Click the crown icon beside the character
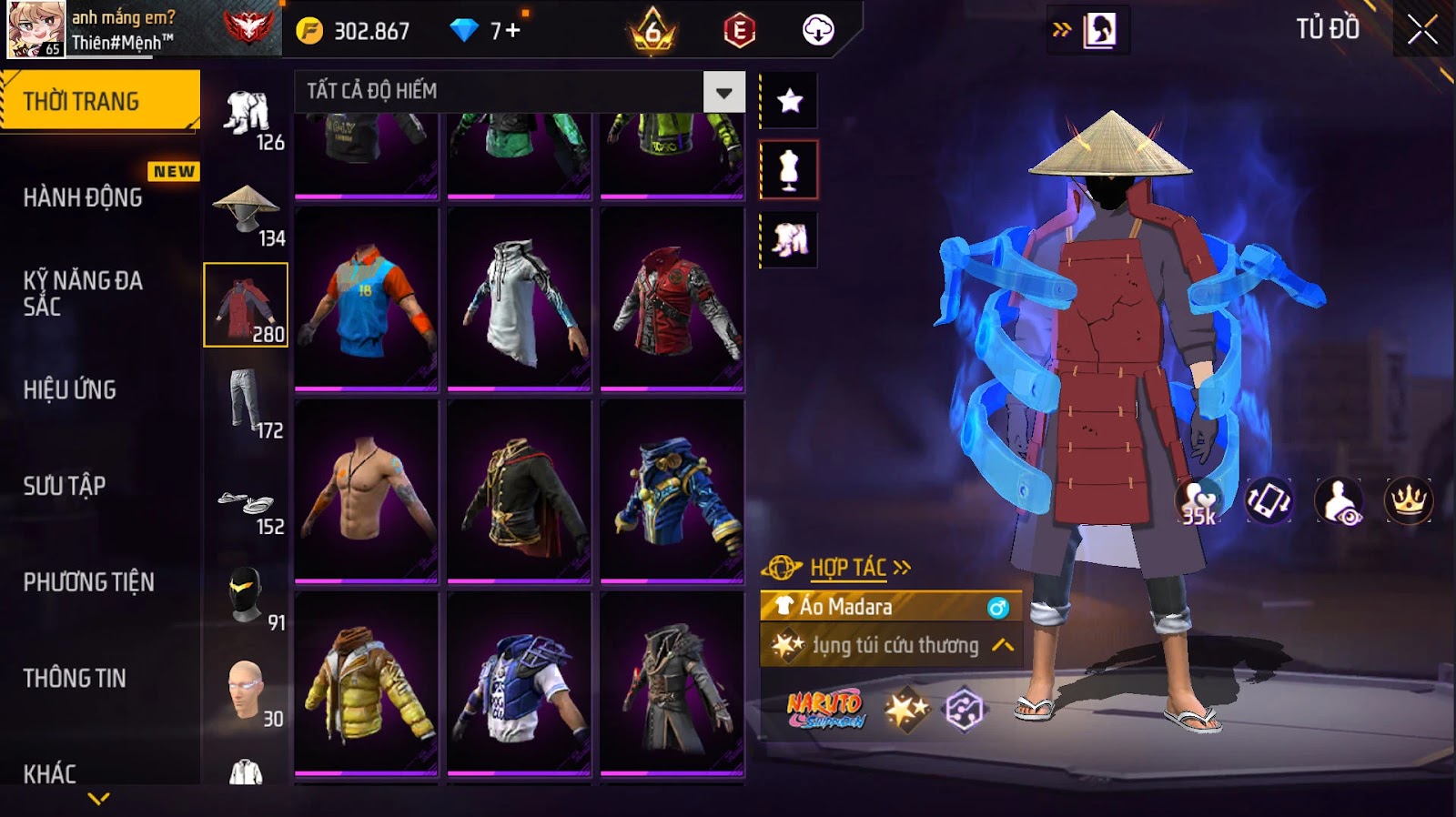Image resolution: width=1456 pixels, height=817 pixels. pos(1408,500)
